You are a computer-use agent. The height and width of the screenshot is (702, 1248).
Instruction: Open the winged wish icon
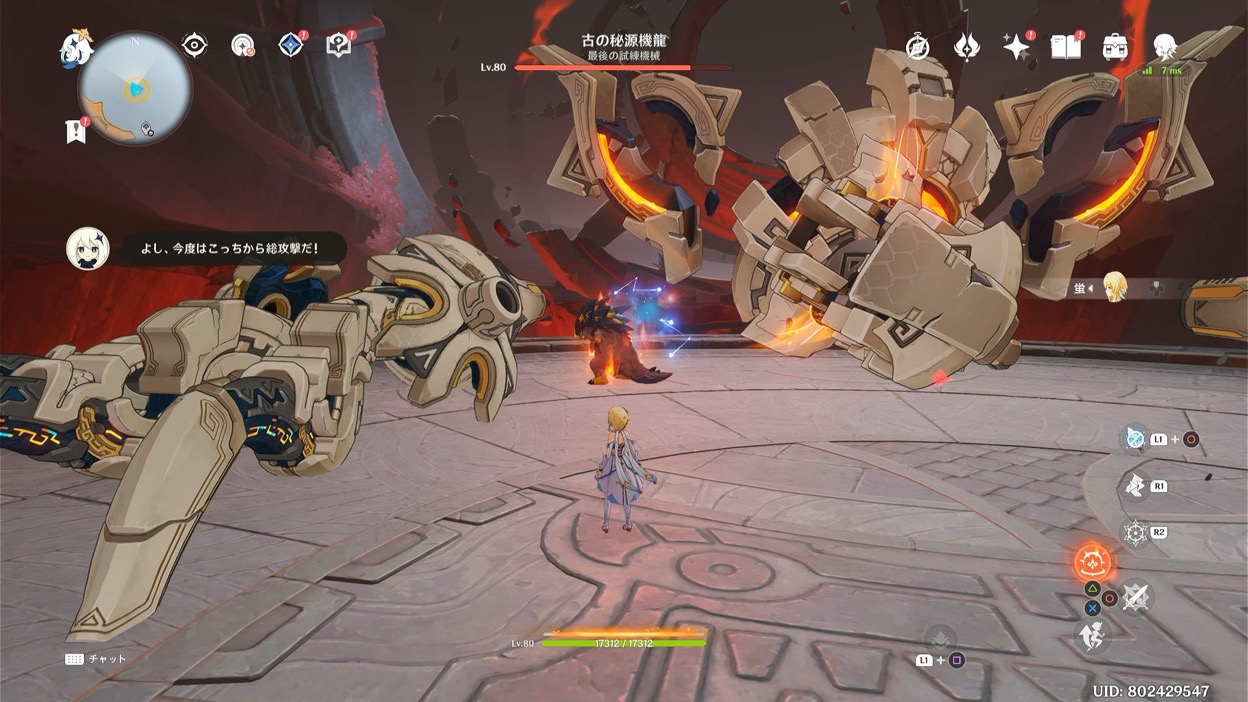point(967,46)
